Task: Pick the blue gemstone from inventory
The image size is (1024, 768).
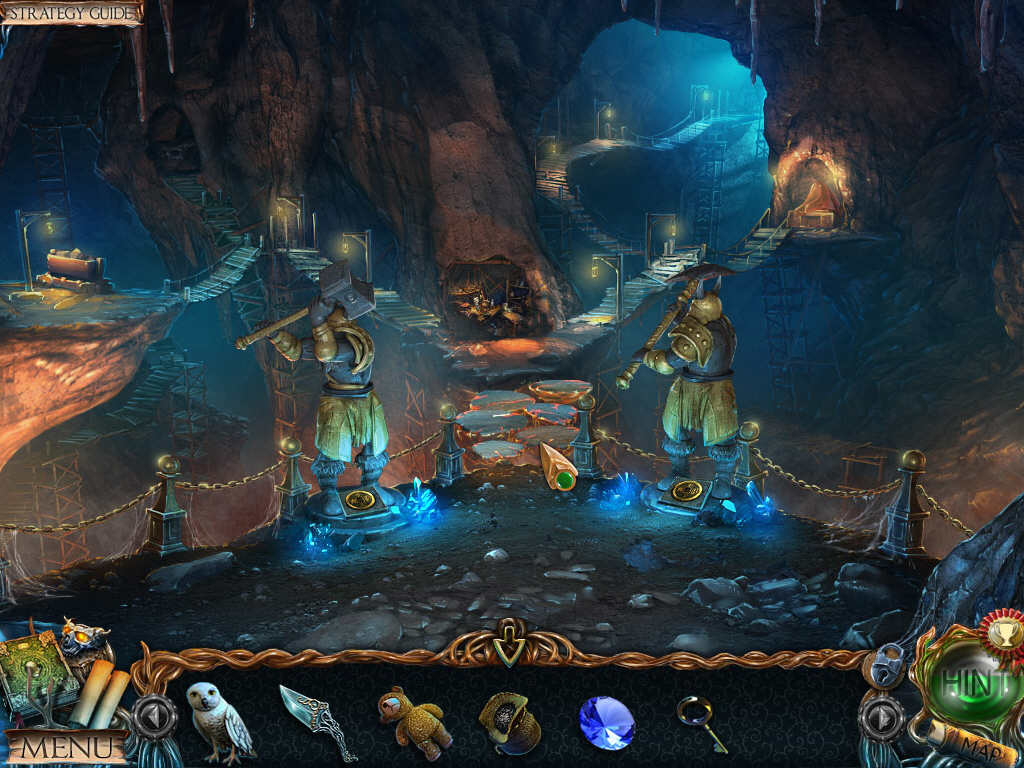Action: (606, 722)
